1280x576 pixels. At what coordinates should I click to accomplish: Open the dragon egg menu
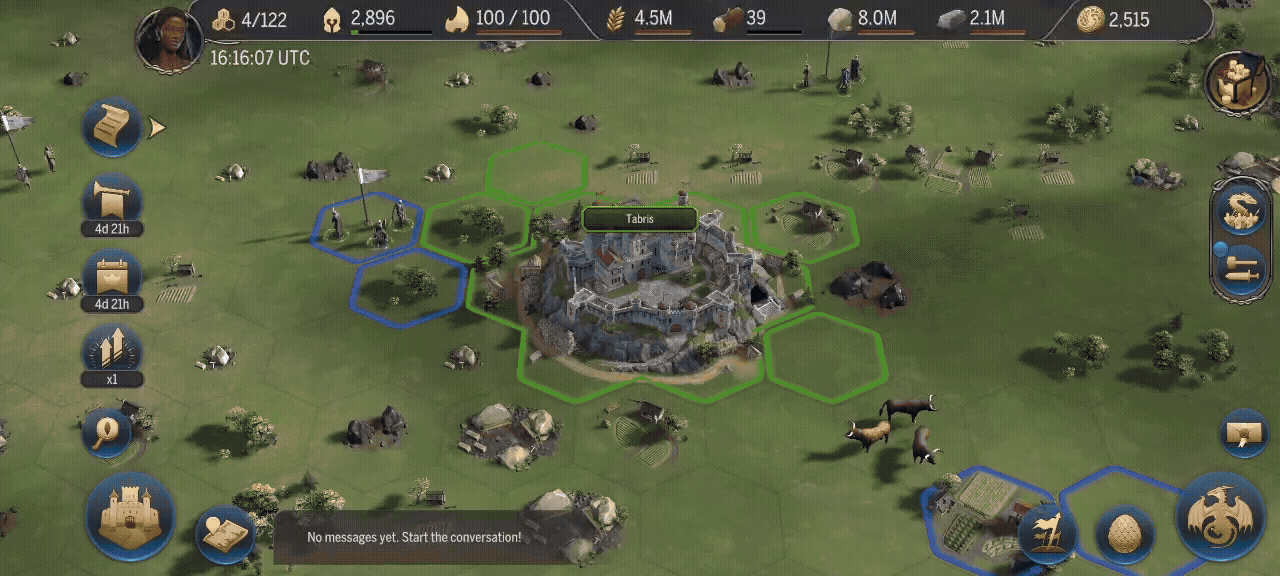tap(1125, 531)
